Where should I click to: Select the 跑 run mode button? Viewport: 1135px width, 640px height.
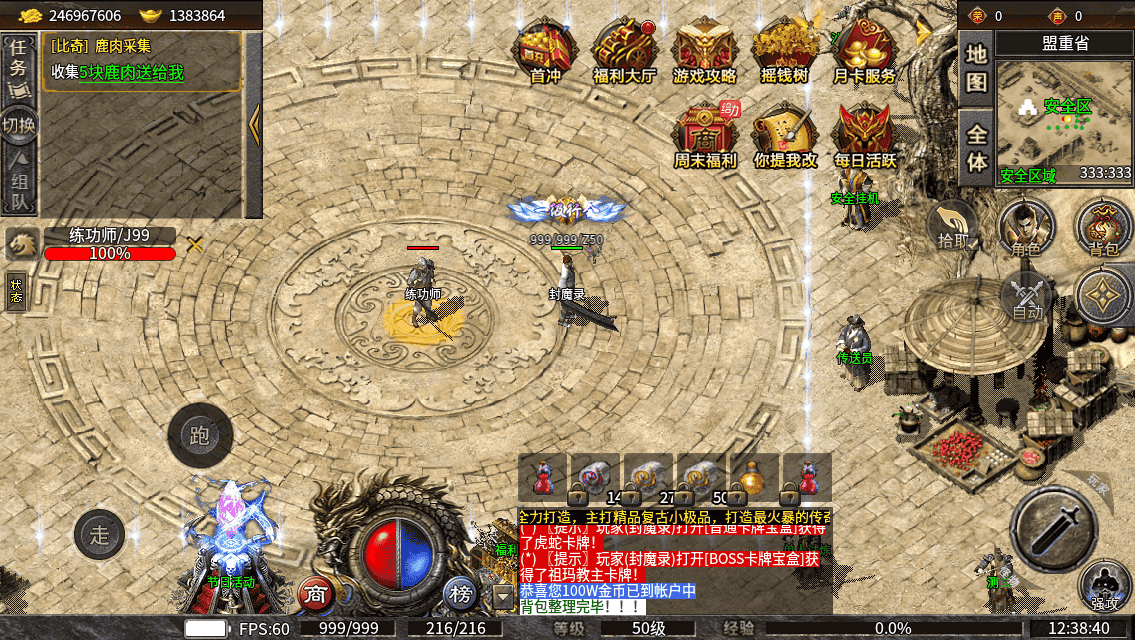click(x=200, y=435)
